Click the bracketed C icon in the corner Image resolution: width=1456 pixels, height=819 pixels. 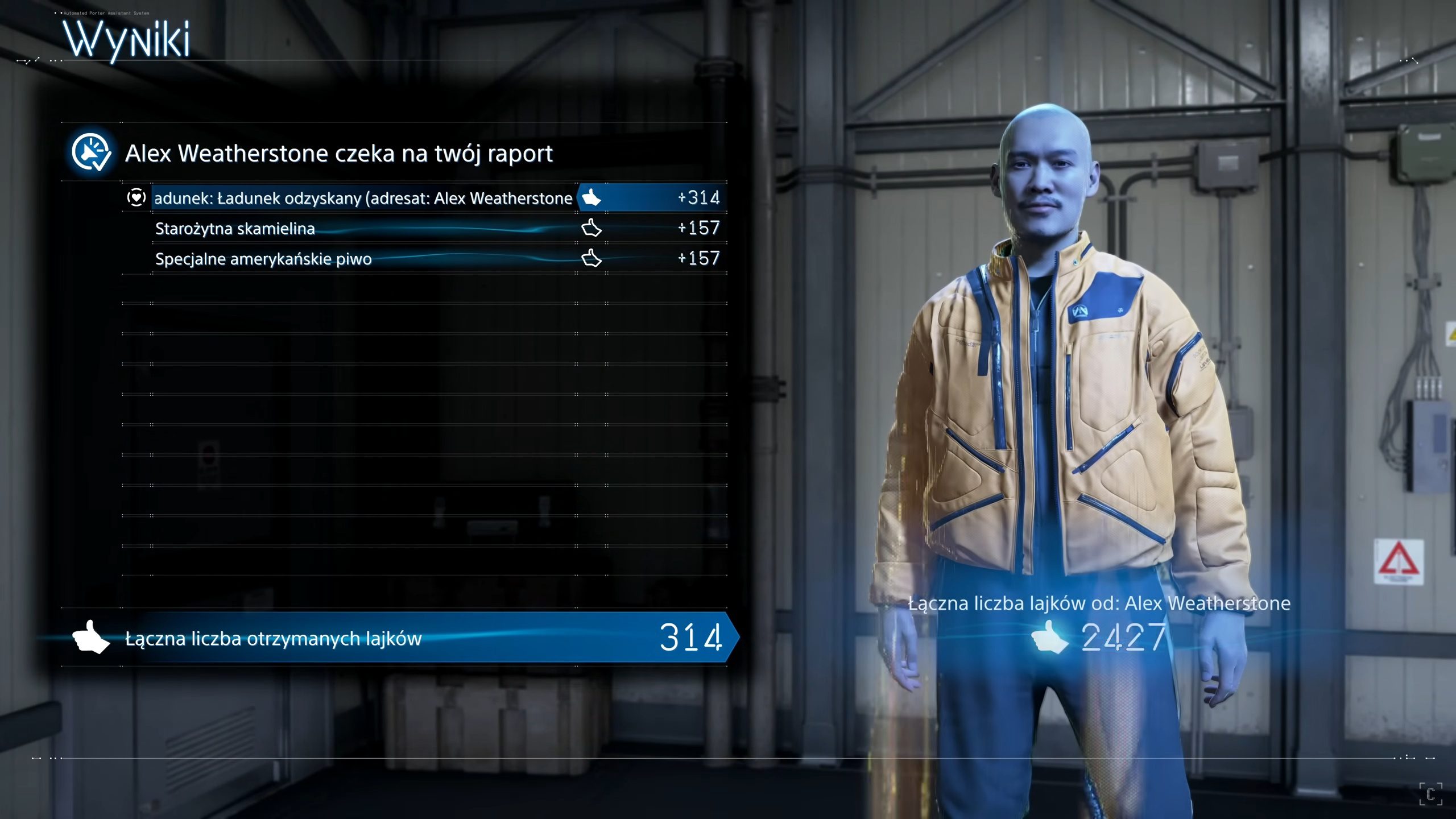pyautogui.click(x=1430, y=794)
